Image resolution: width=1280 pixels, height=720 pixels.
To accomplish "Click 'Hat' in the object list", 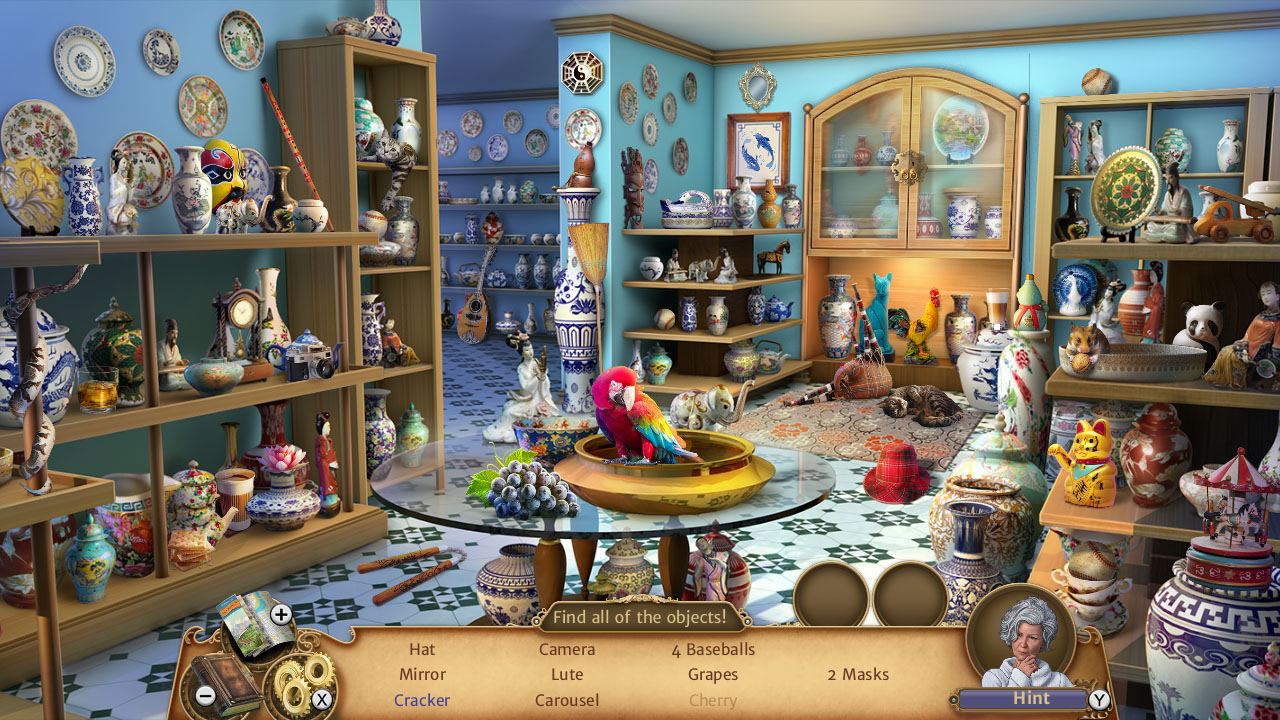I will click(x=421, y=649).
